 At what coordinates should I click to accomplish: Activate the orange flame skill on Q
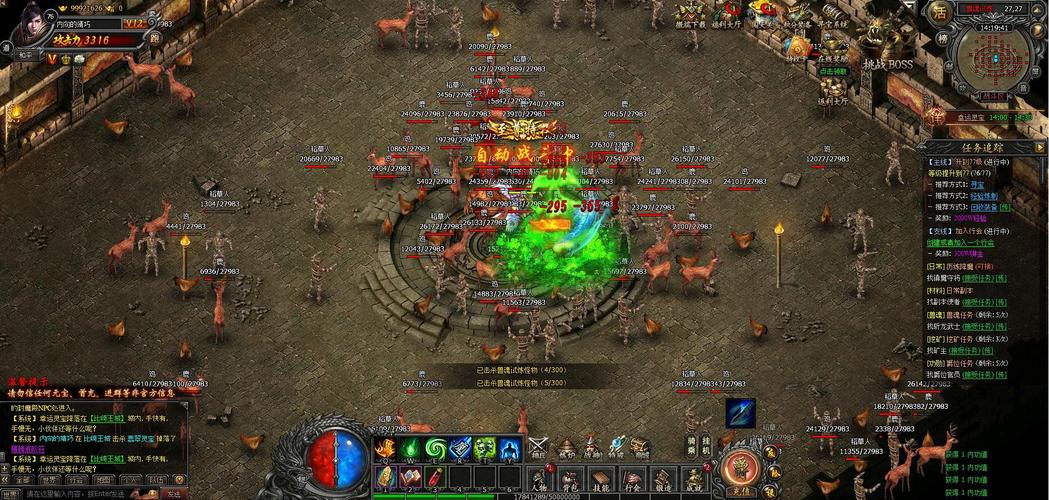tap(386, 449)
